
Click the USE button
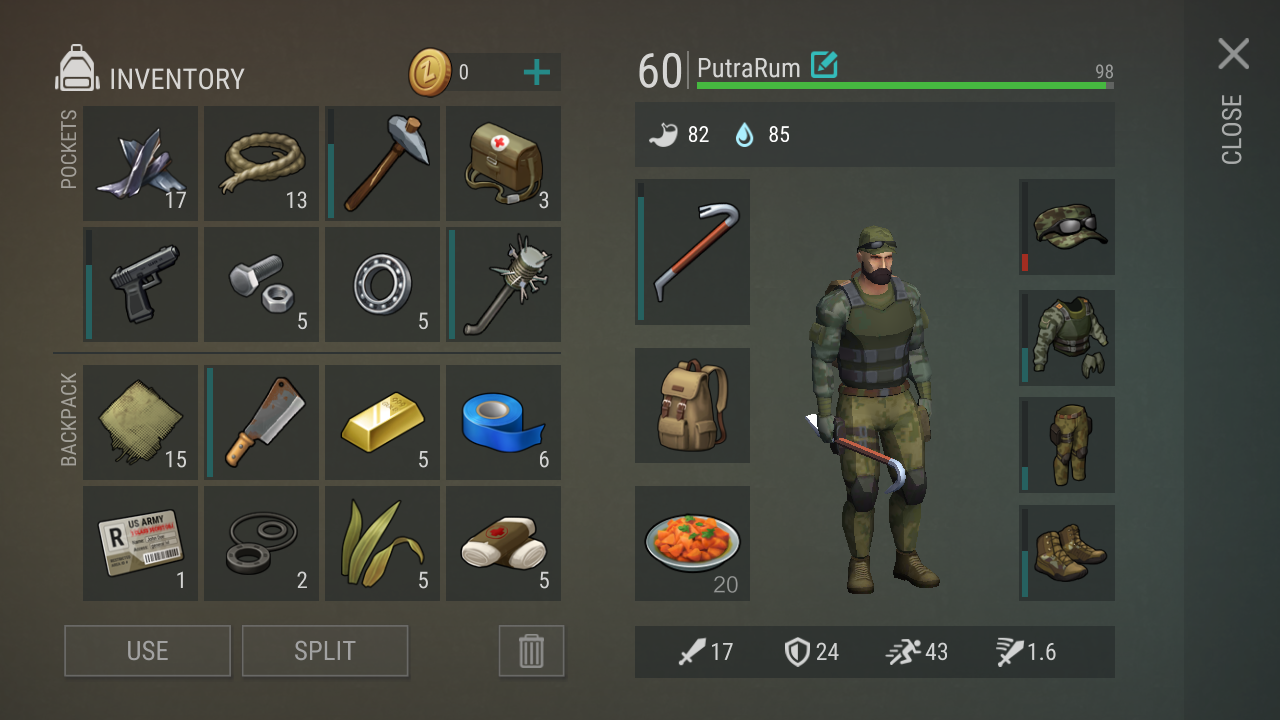point(148,651)
